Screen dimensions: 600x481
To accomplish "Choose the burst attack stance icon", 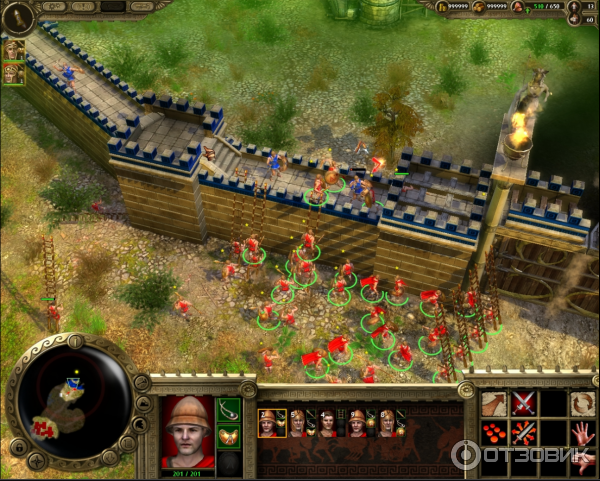I will (523, 434).
